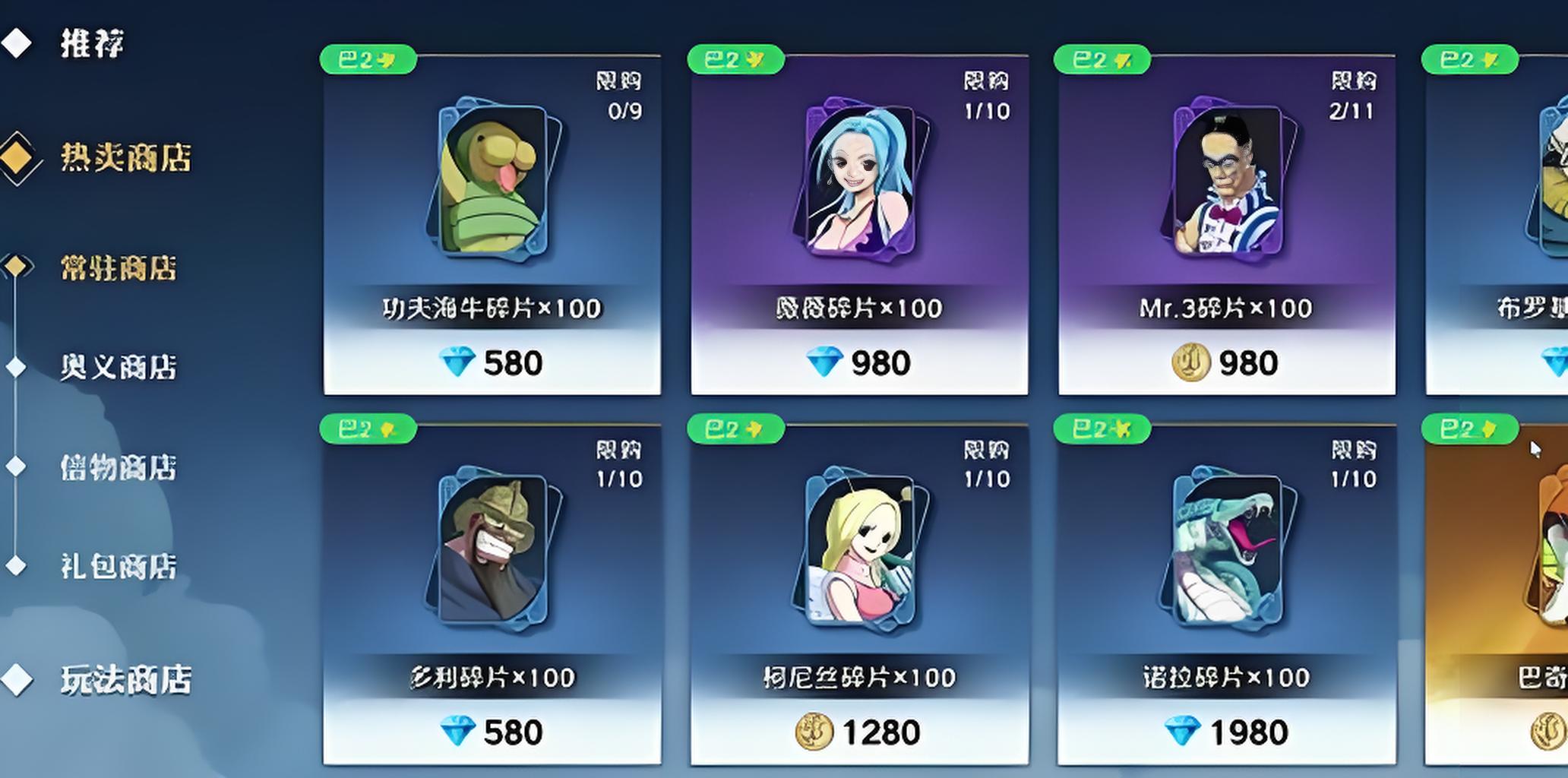This screenshot has width=1568, height=778.
Task: Buy 功夫海牛碎片×100 for 580 diamonds
Action: click(492, 362)
